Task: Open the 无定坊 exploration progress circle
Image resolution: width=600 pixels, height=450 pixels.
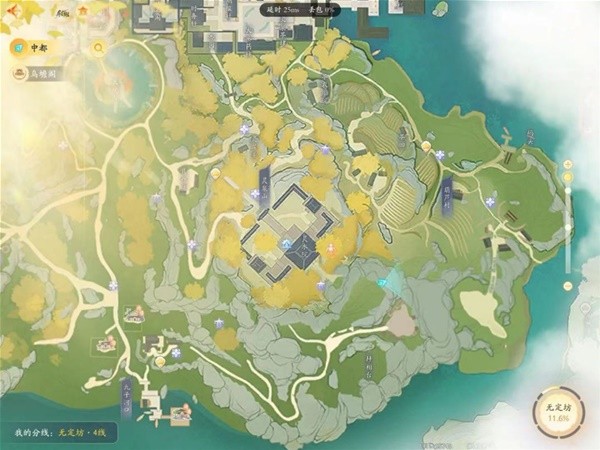Action: coord(557,412)
